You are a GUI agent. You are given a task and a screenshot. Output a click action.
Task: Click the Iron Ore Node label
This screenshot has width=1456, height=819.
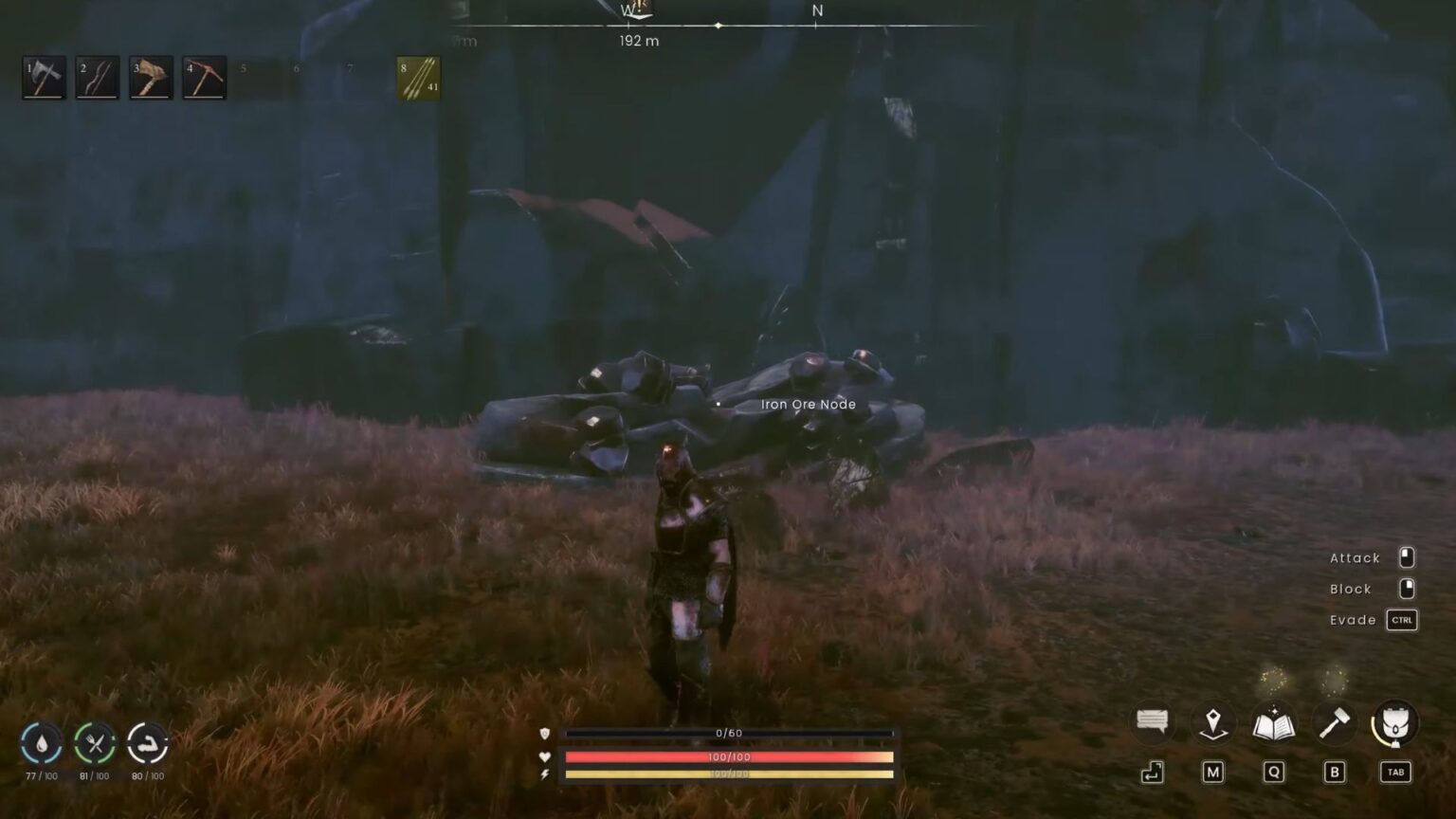point(807,404)
